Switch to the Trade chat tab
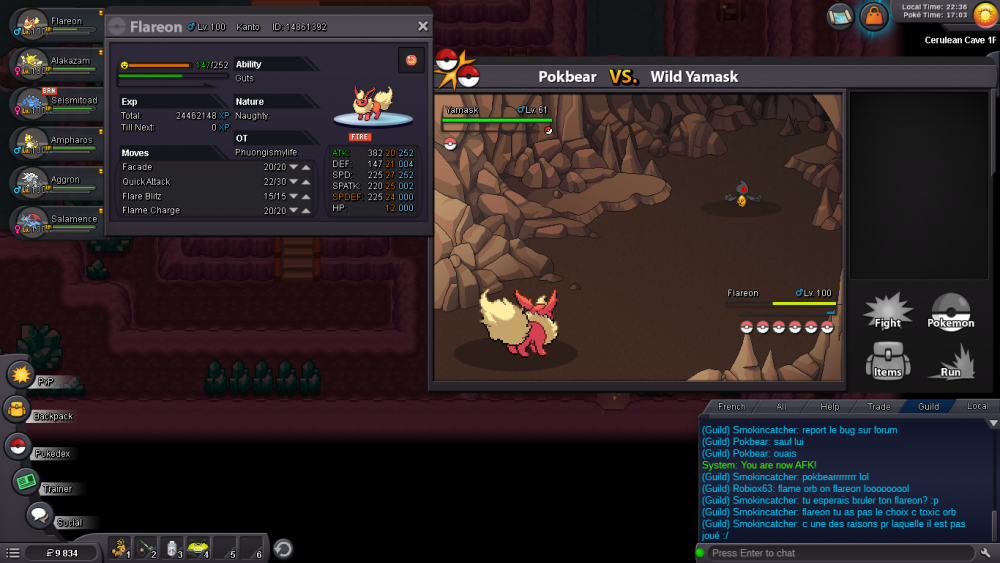Image resolution: width=1000 pixels, height=563 pixels. click(879, 407)
